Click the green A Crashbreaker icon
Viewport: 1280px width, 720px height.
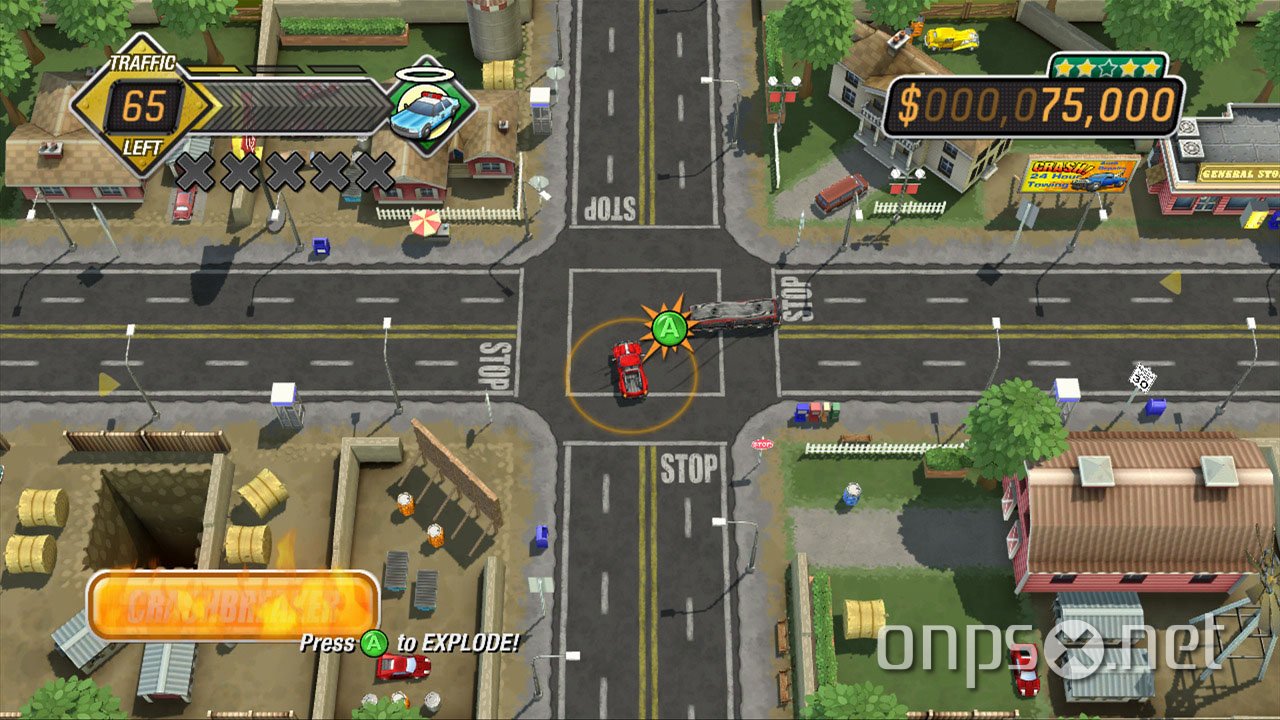point(668,326)
